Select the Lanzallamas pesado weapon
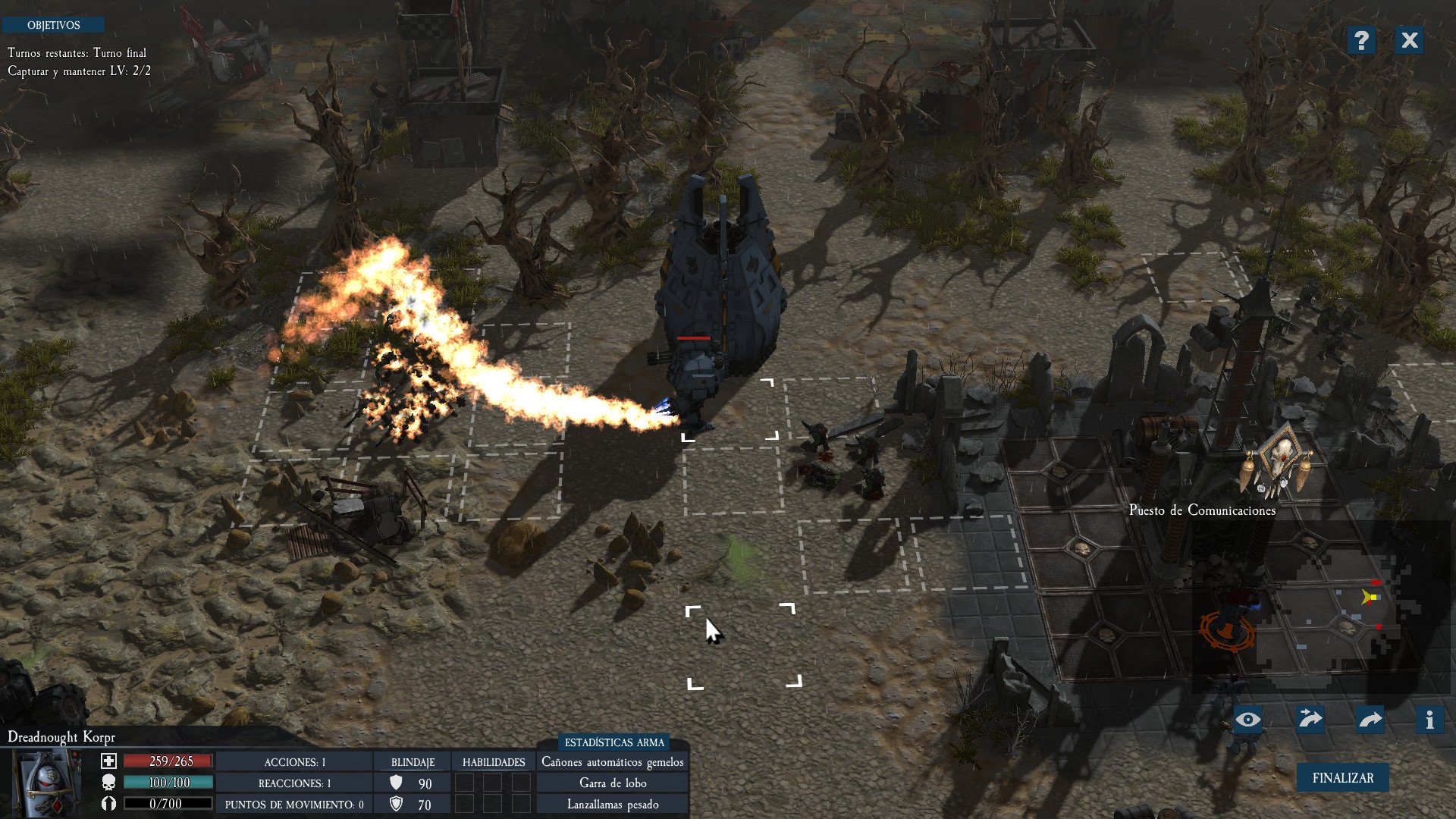Viewport: 1456px width, 819px height. (x=612, y=804)
